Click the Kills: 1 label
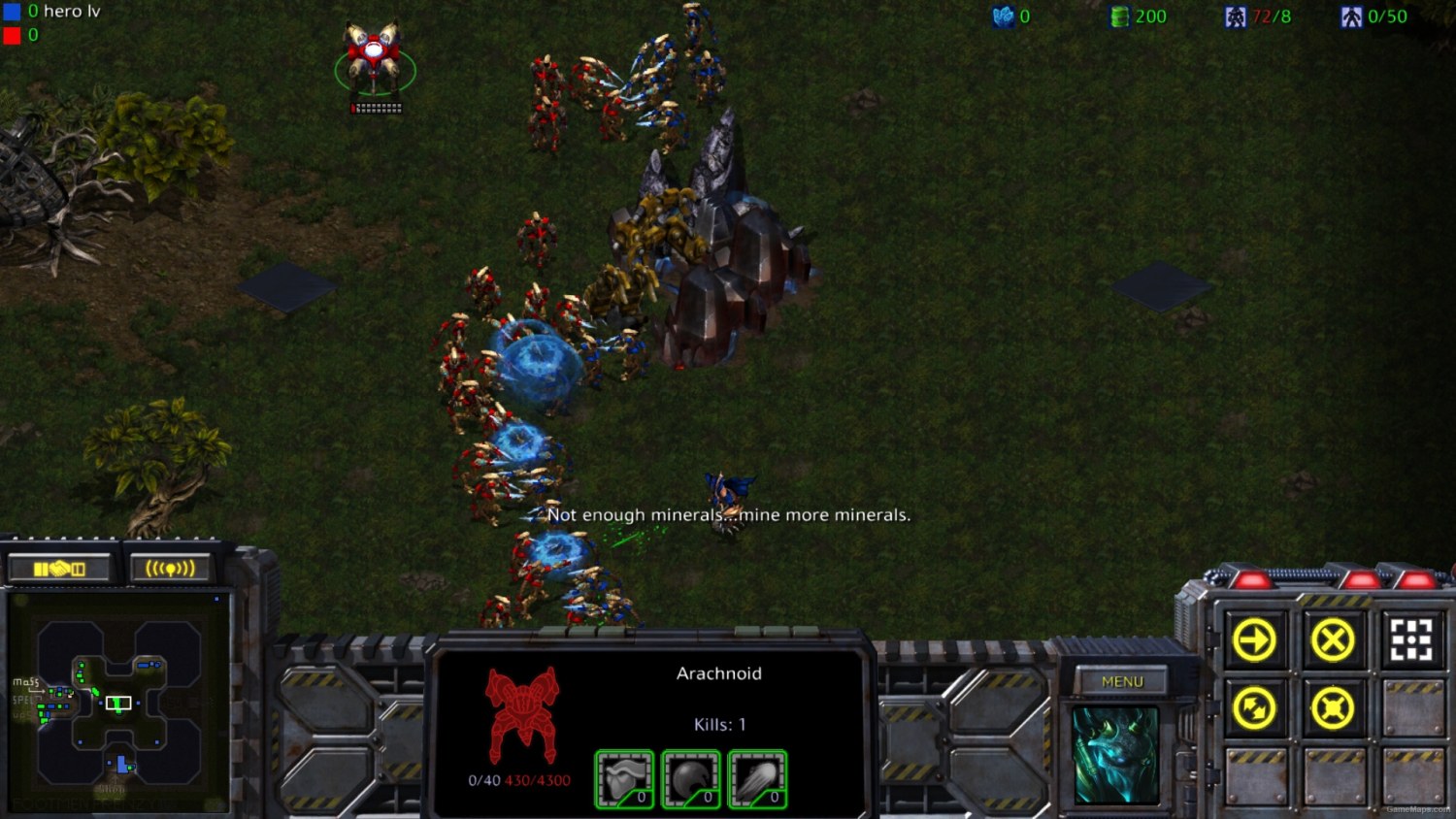Screen dimensions: 1456x819 coord(718,723)
